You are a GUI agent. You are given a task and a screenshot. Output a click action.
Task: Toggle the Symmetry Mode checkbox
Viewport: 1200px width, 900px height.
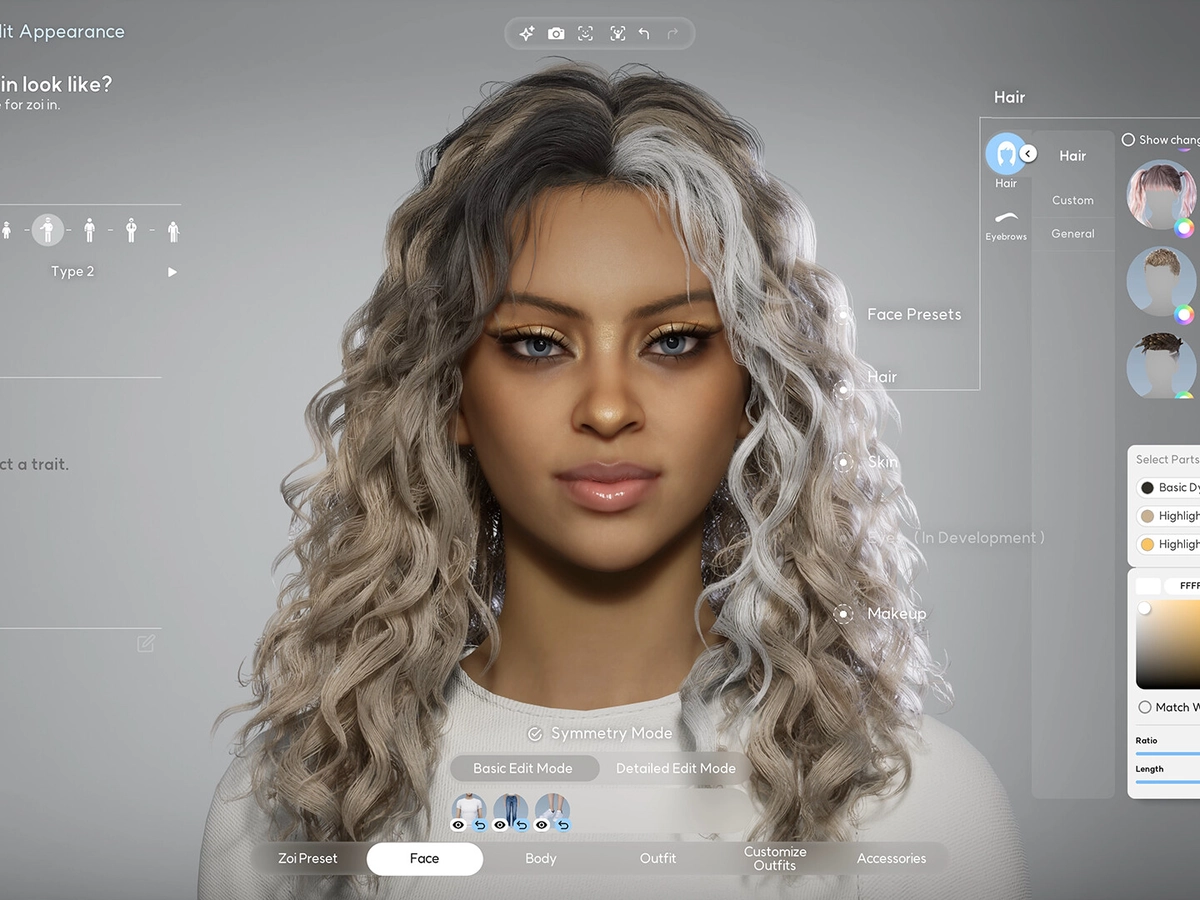coord(535,734)
